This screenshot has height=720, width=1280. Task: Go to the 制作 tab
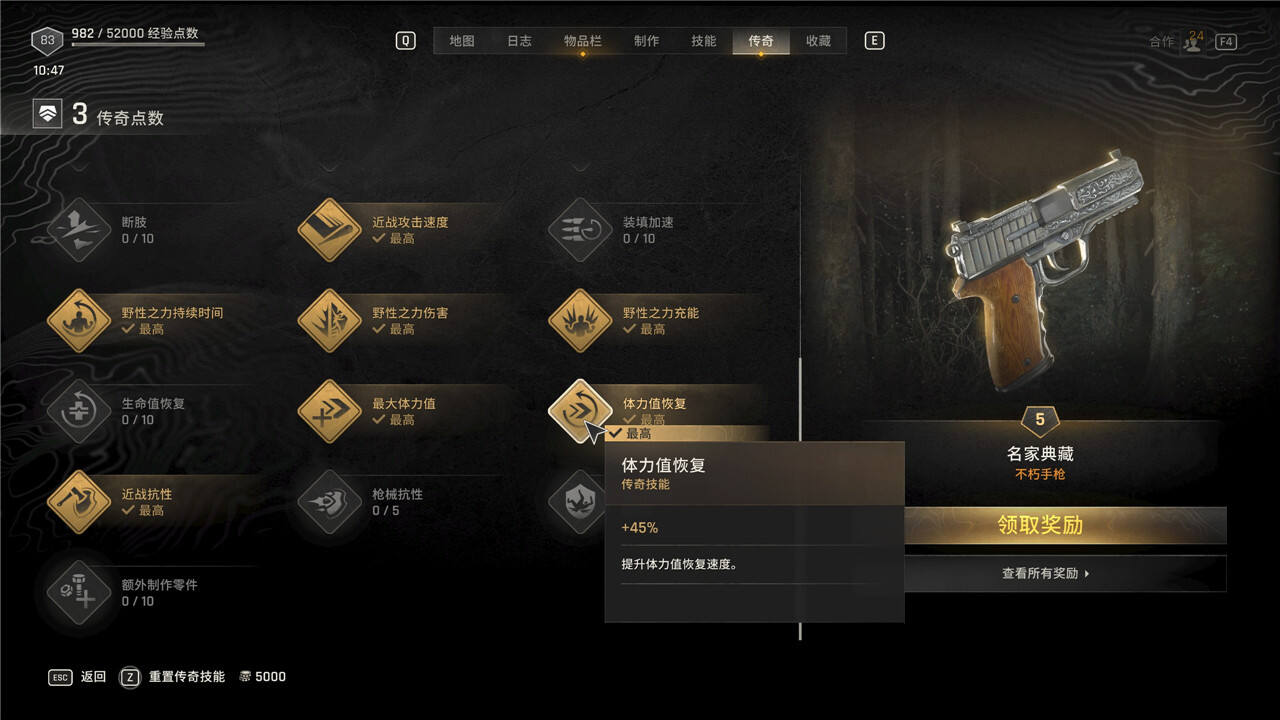click(x=646, y=41)
